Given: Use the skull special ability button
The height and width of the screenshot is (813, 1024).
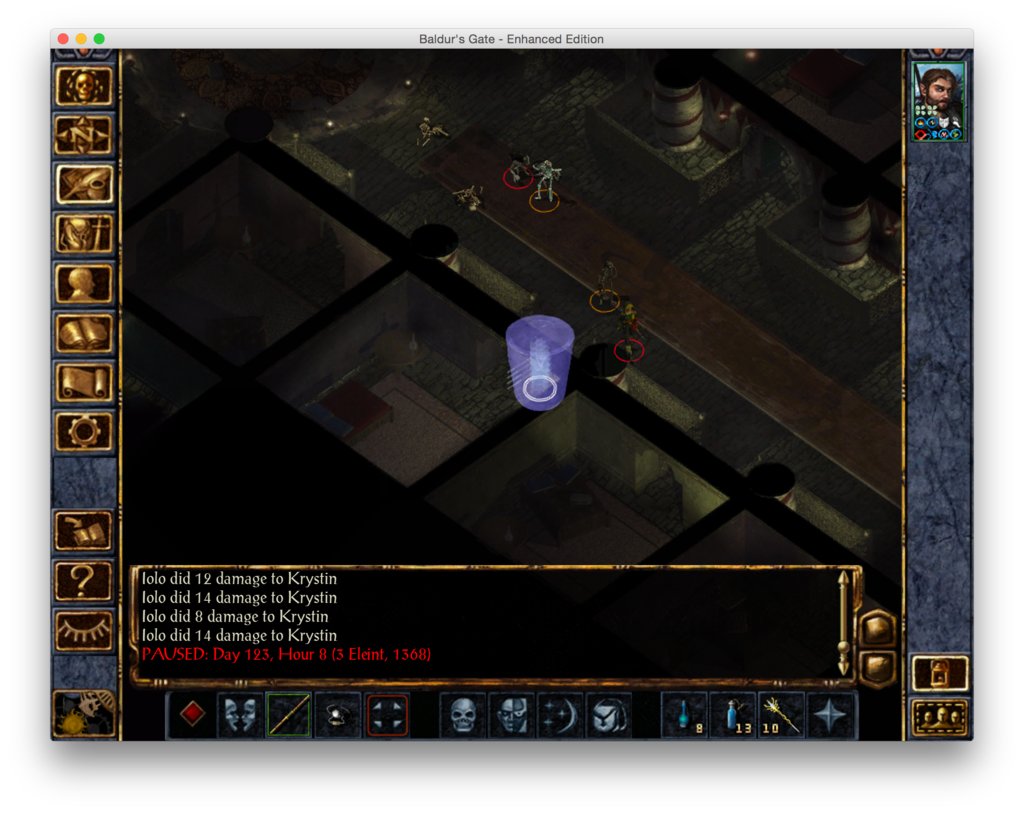Looking at the screenshot, I should [x=463, y=715].
